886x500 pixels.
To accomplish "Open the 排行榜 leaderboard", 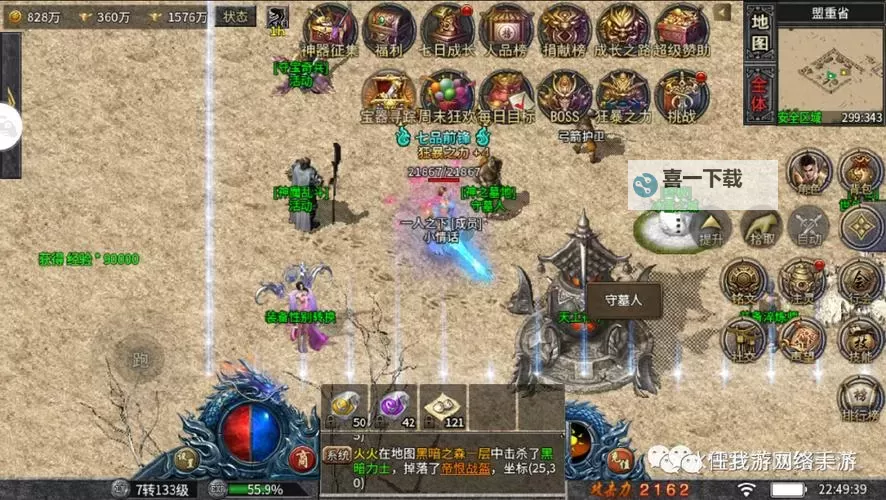I will coord(860,397).
